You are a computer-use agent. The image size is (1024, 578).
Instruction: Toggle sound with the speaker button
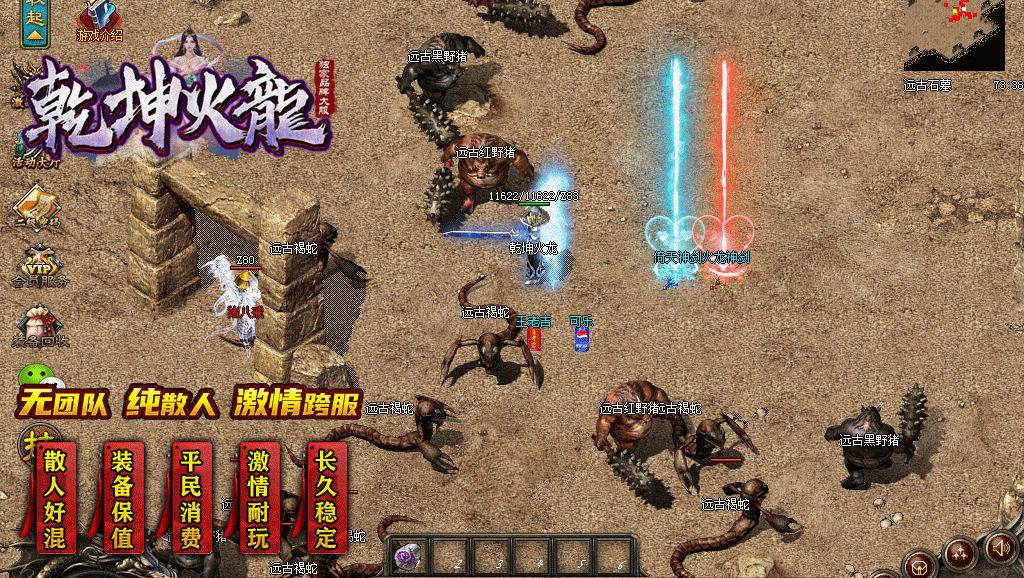tap(1000, 547)
